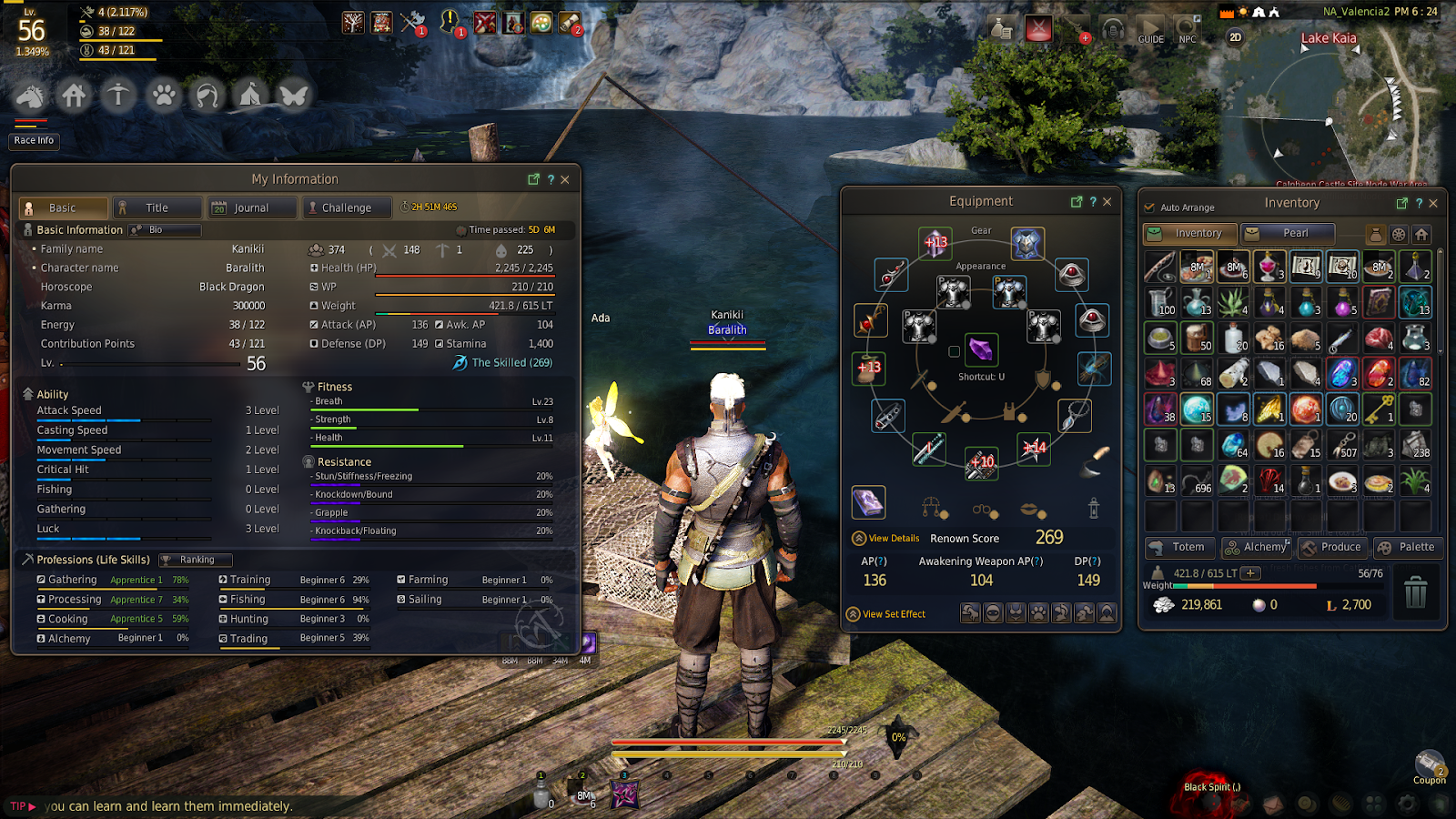Click the Race Info button
The image size is (1456, 819).
[x=34, y=141]
